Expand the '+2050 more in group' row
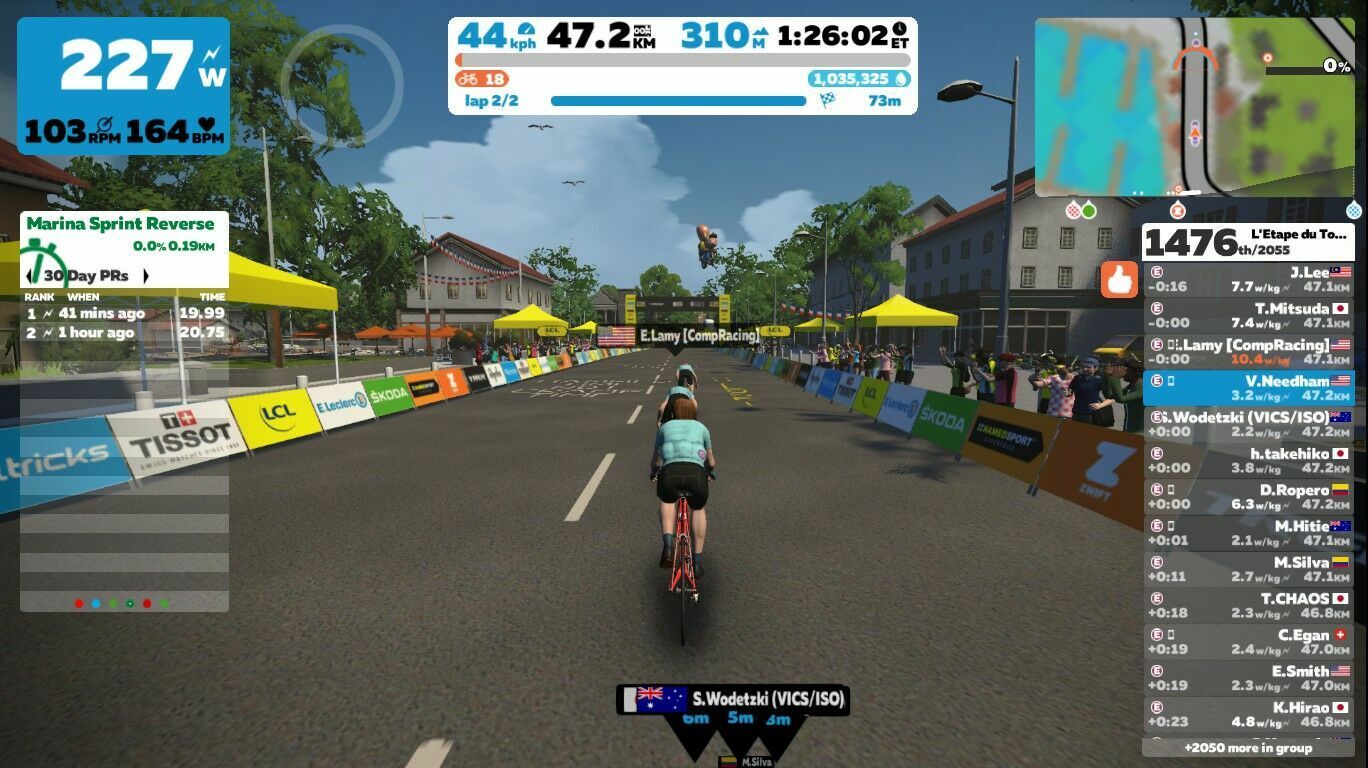The width and height of the screenshot is (1368, 768). (x=1248, y=748)
